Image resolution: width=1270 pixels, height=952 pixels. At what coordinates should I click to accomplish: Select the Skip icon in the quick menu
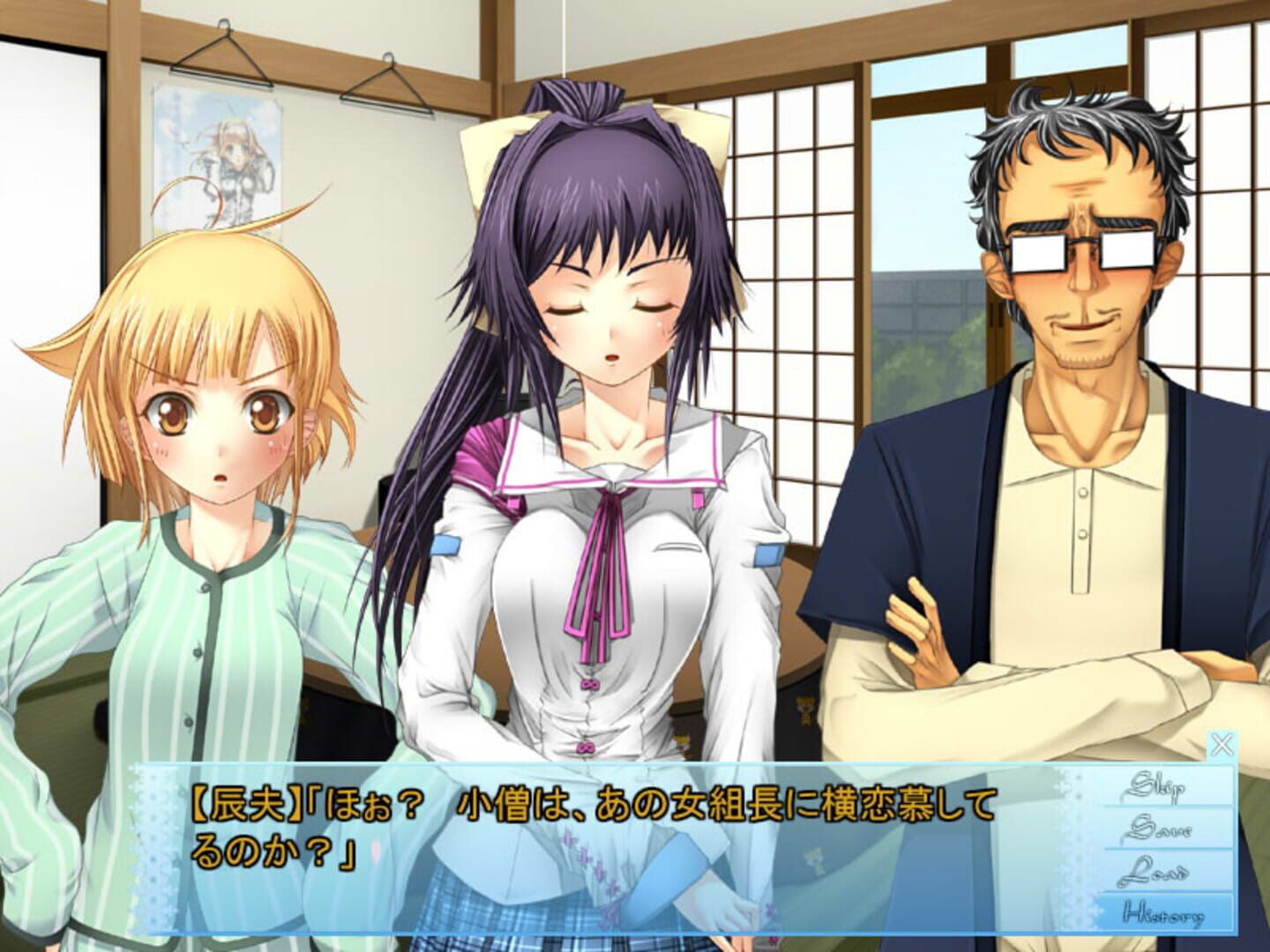pyautogui.click(x=1155, y=786)
